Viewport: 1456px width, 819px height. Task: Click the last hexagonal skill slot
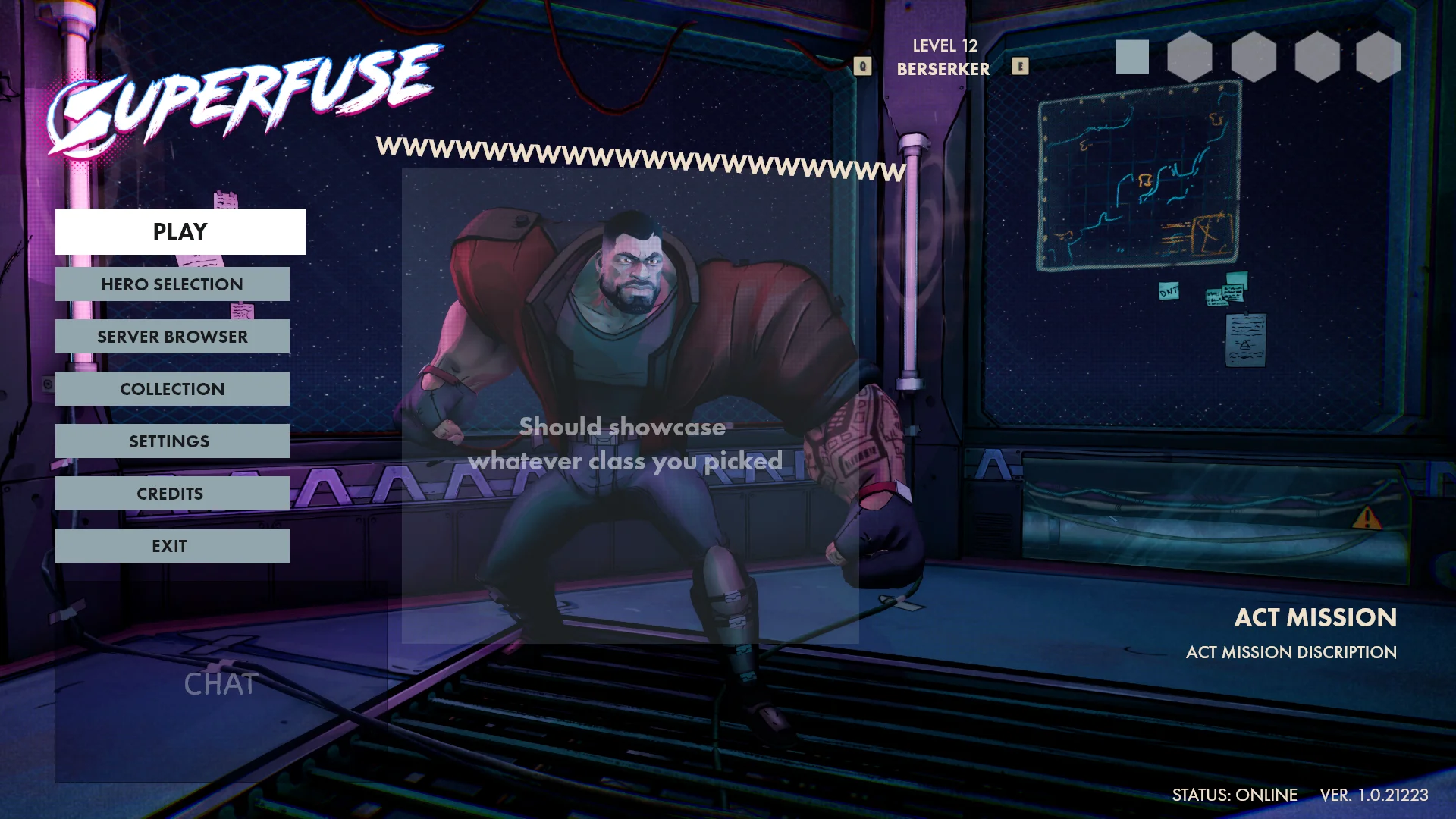pyautogui.click(x=1378, y=58)
